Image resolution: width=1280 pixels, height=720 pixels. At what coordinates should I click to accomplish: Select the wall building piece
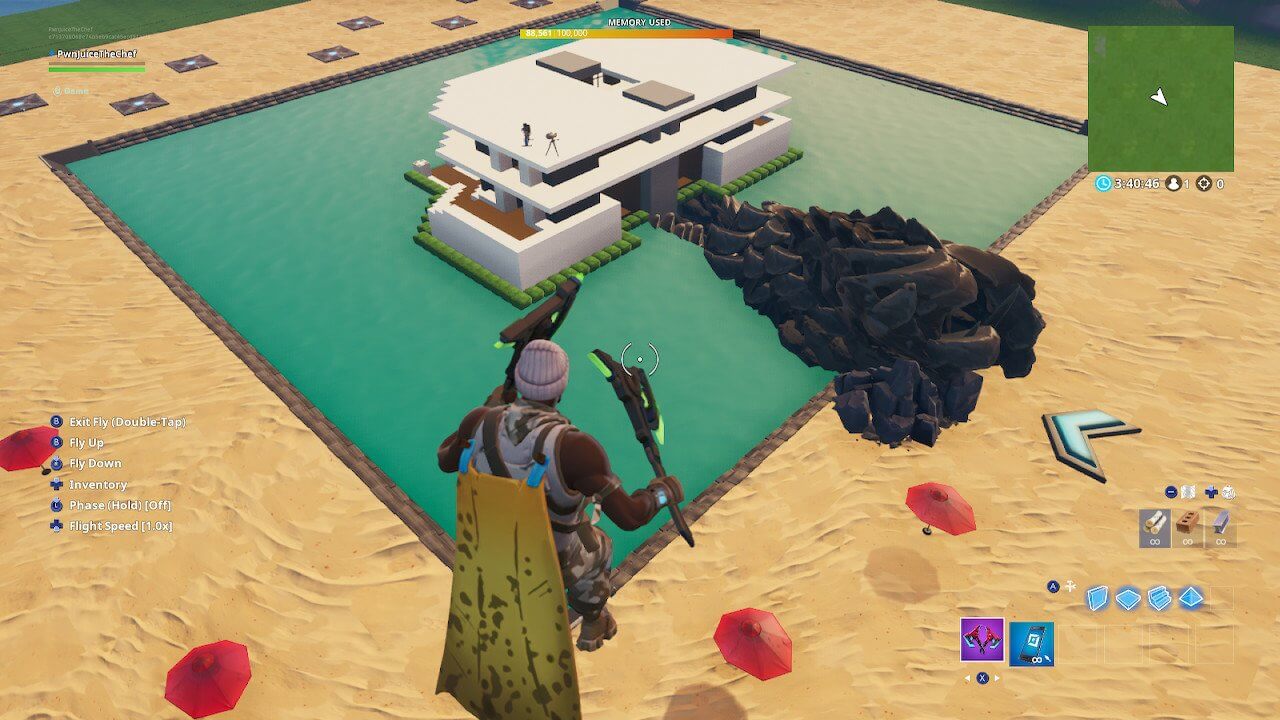tap(1098, 598)
